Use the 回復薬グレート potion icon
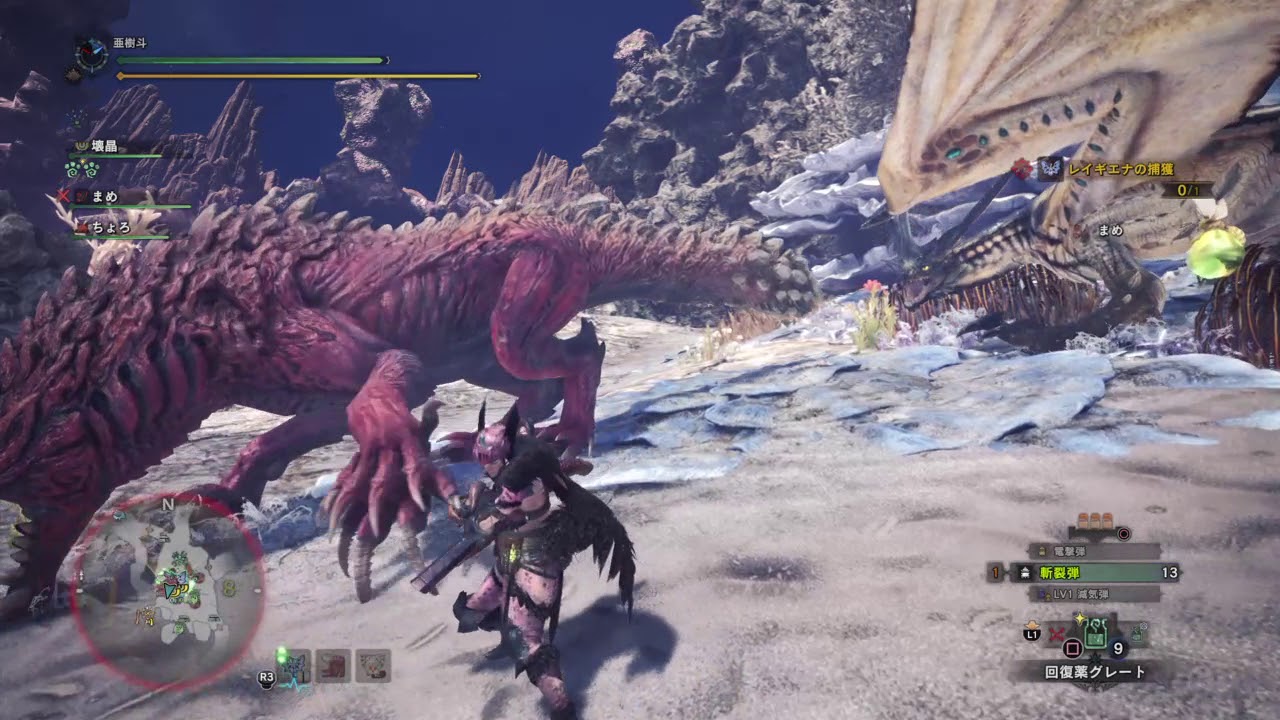Image resolution: width=1280 pixels, height=720 pixels. tap(1095, 634)
